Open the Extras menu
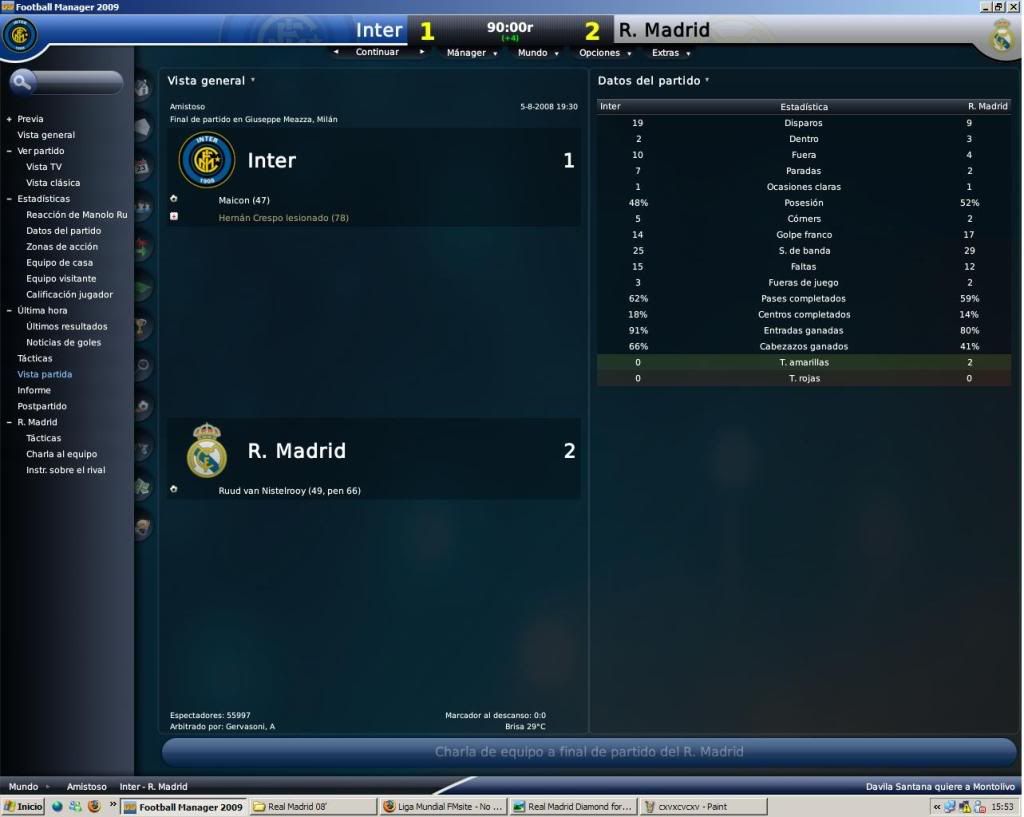 click(670, 53)
